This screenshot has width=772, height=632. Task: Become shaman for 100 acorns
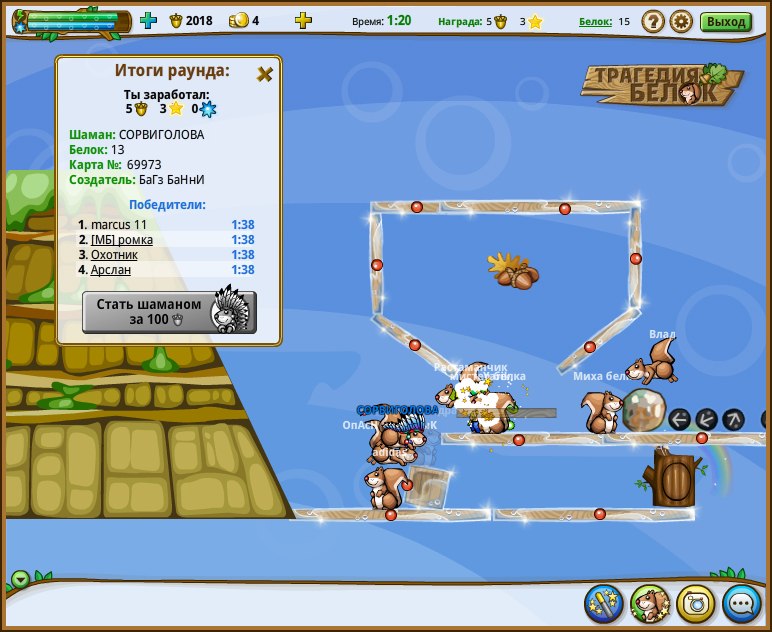coord(168,312)
